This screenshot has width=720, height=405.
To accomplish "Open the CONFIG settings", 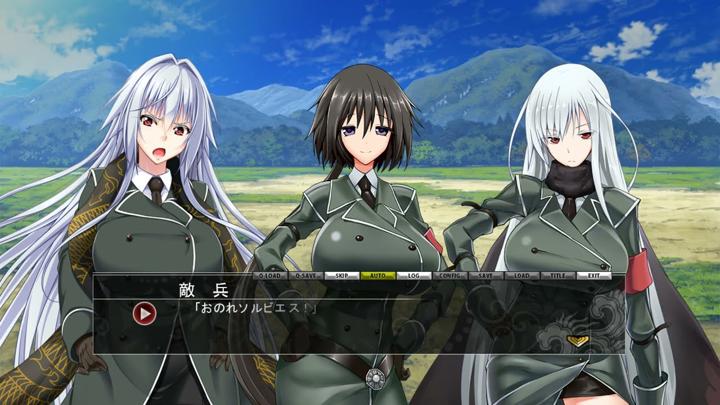I will 450,275.
